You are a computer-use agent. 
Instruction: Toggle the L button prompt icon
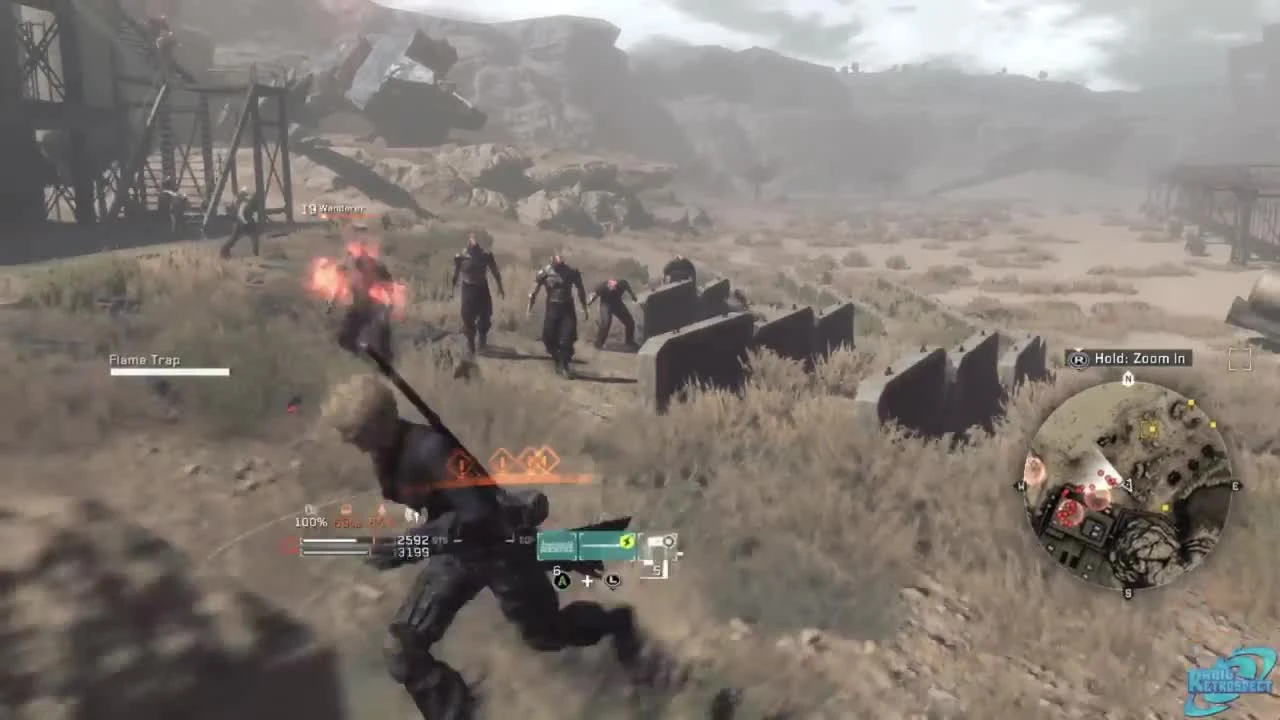click(612, 581)
